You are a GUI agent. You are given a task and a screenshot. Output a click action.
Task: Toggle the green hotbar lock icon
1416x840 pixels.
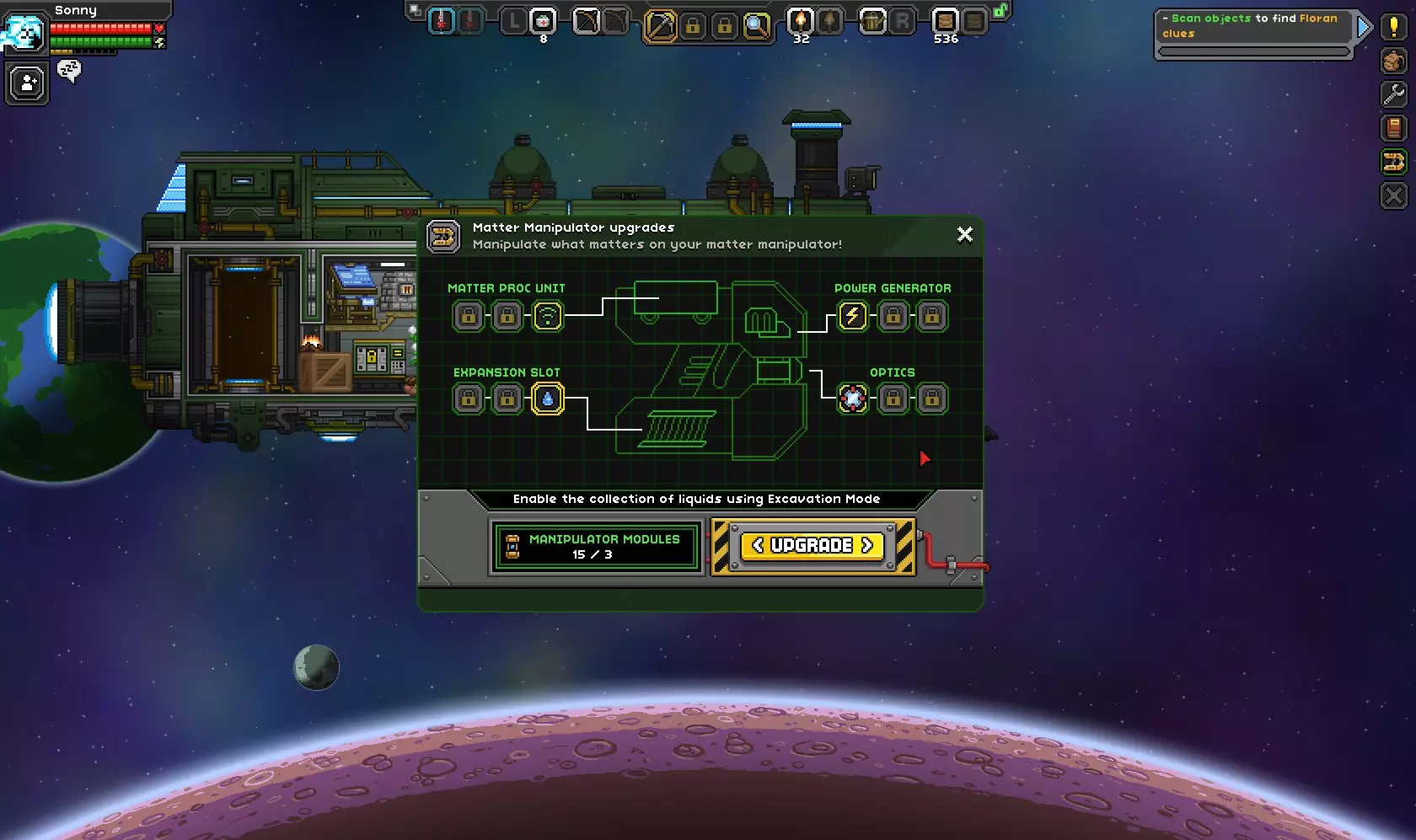1000,11
